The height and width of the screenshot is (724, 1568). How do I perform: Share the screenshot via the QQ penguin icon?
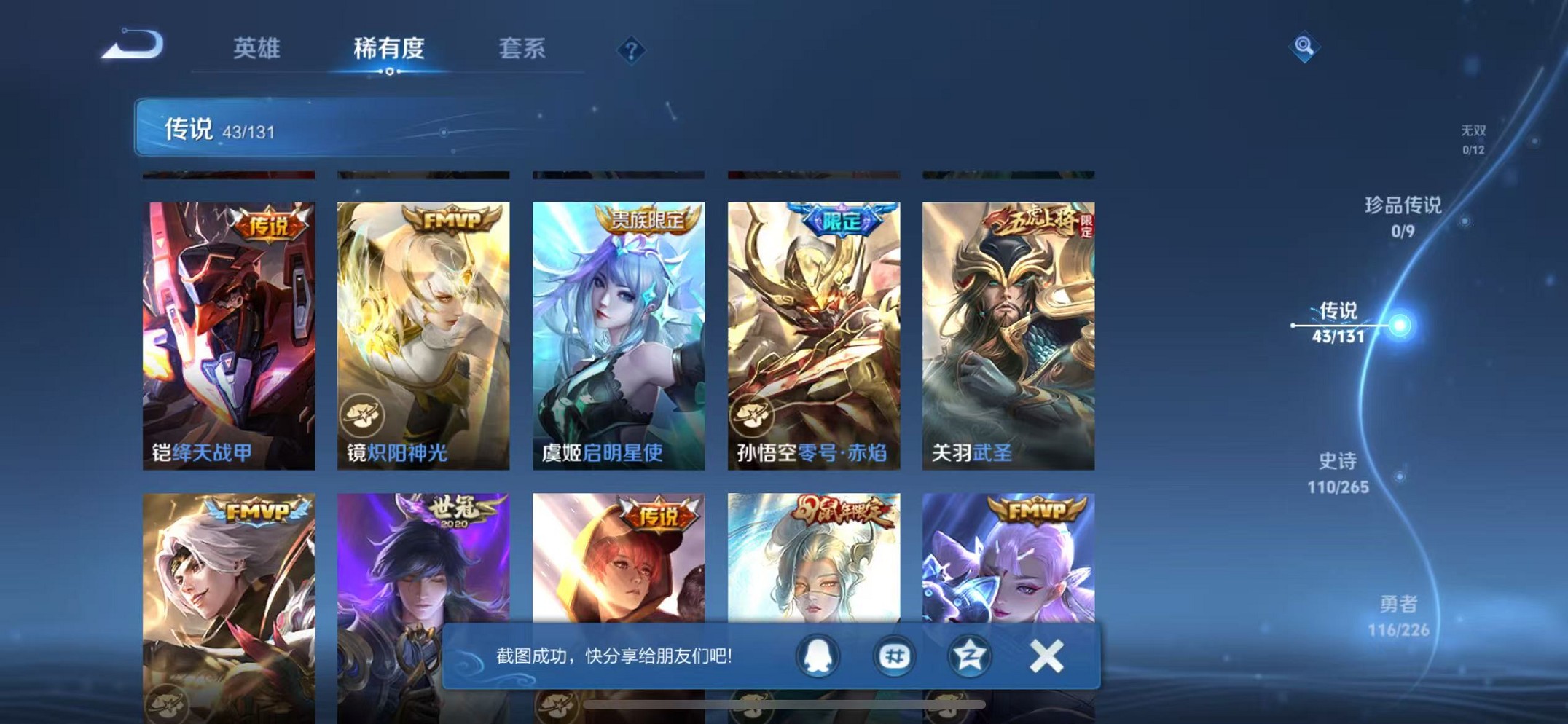816,655
